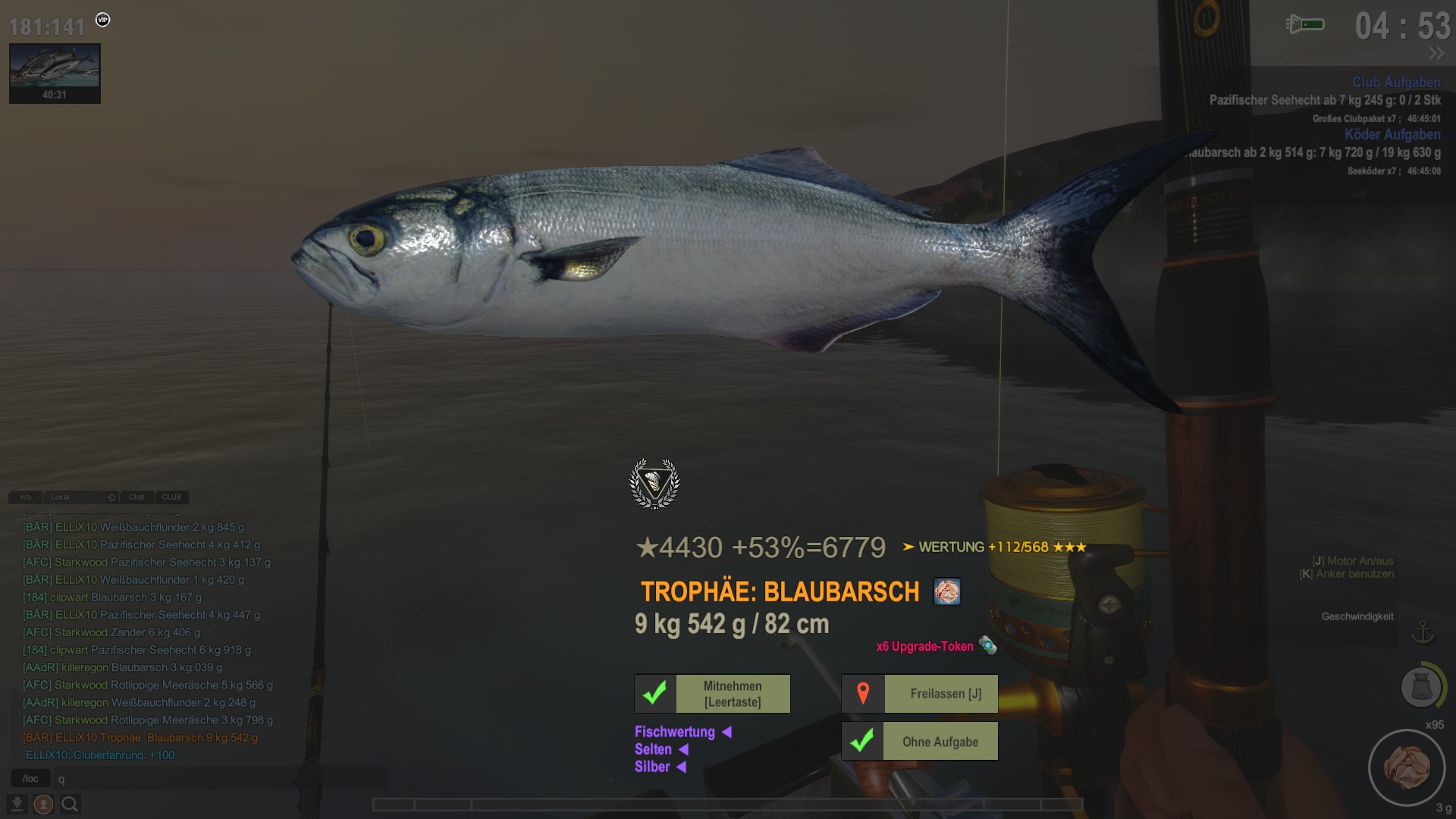The height and width of the screenshot is (819, 1456).
Task: Switch to the Chat tab
Action: pyautogui.click(x=136, y=497)
